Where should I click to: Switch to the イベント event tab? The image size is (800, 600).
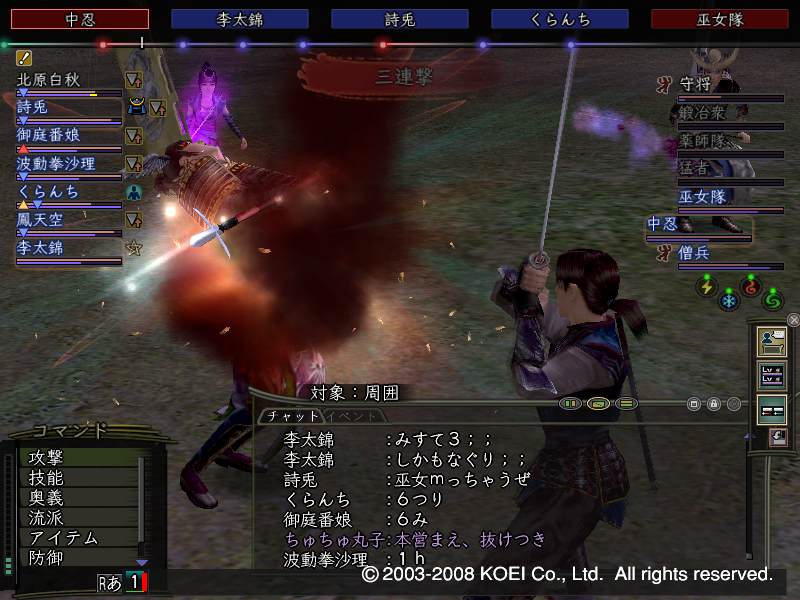tap(350, 415)
